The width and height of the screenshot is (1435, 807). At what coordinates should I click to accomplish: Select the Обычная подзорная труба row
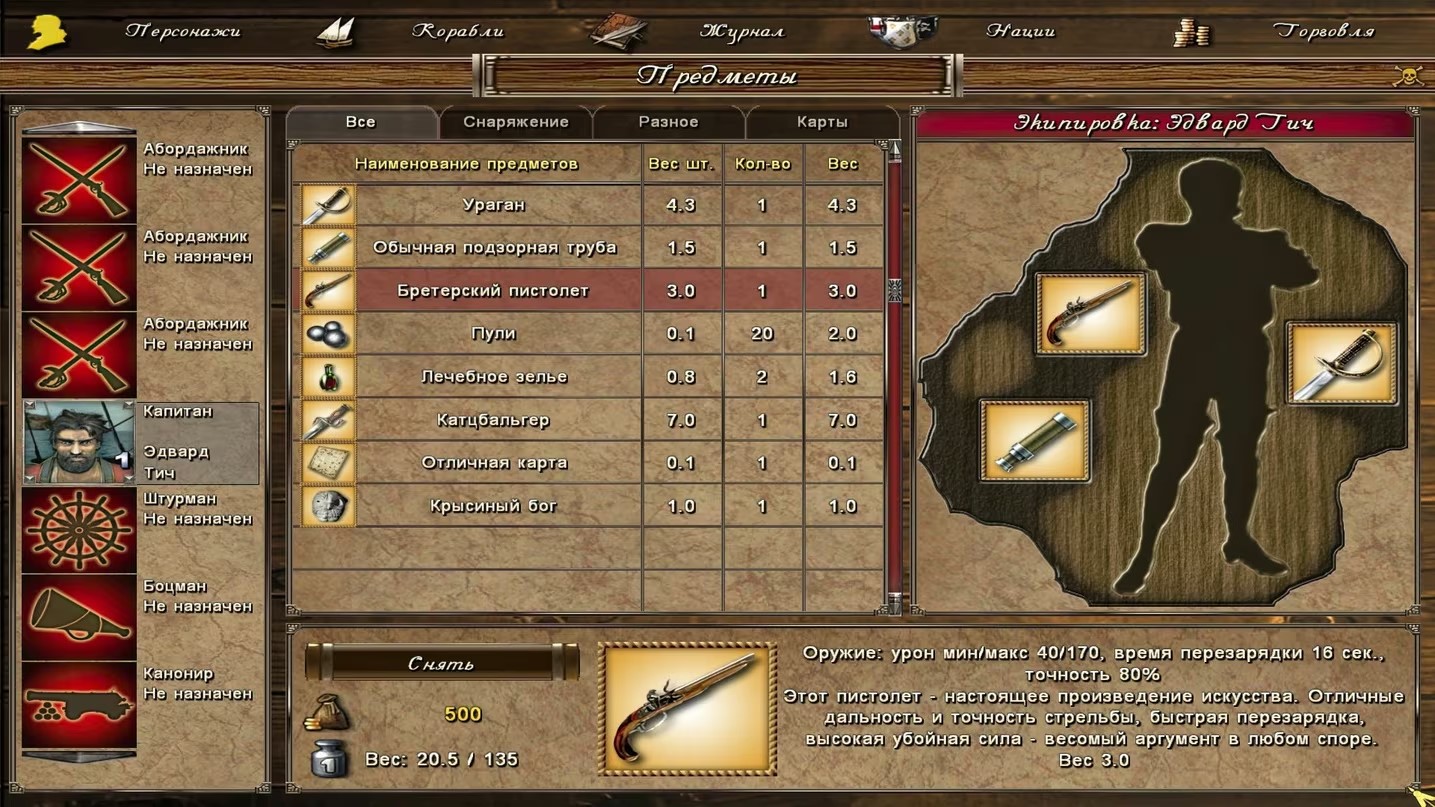pyautogui.click(x=494, y=248)
